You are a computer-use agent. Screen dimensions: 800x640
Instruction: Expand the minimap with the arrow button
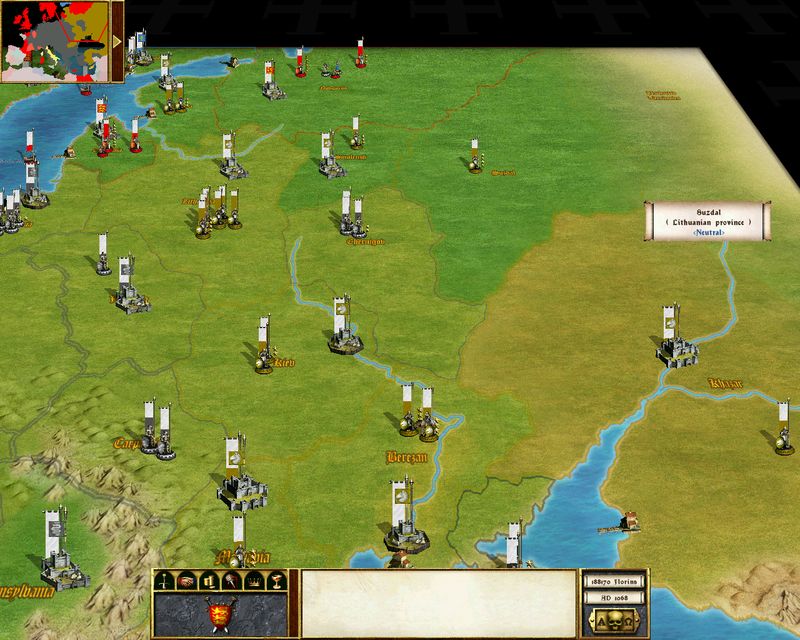[118, 42]
